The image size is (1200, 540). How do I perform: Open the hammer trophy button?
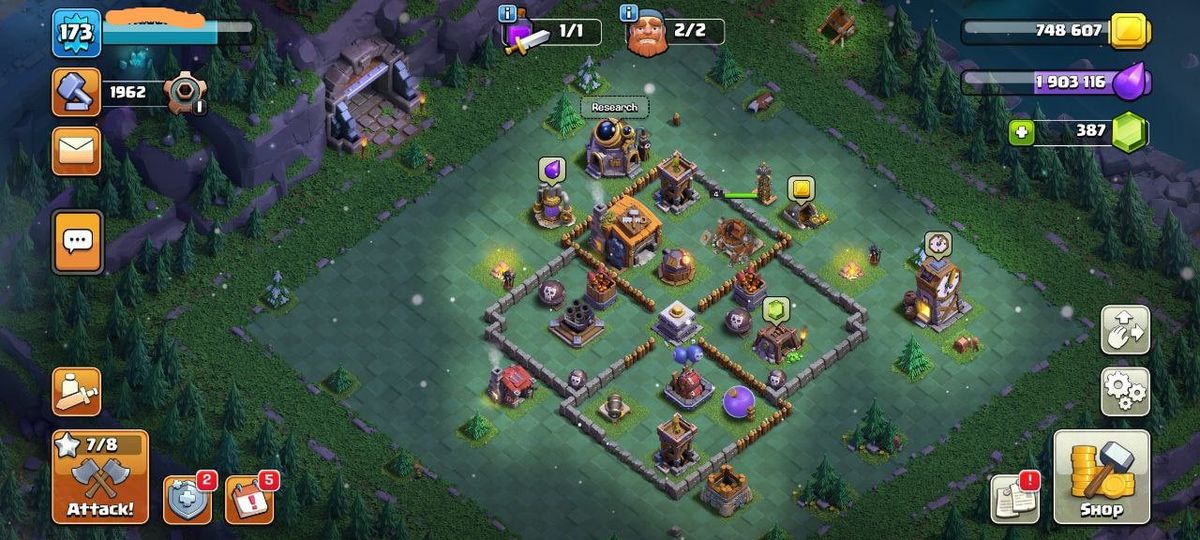(76, 92)
